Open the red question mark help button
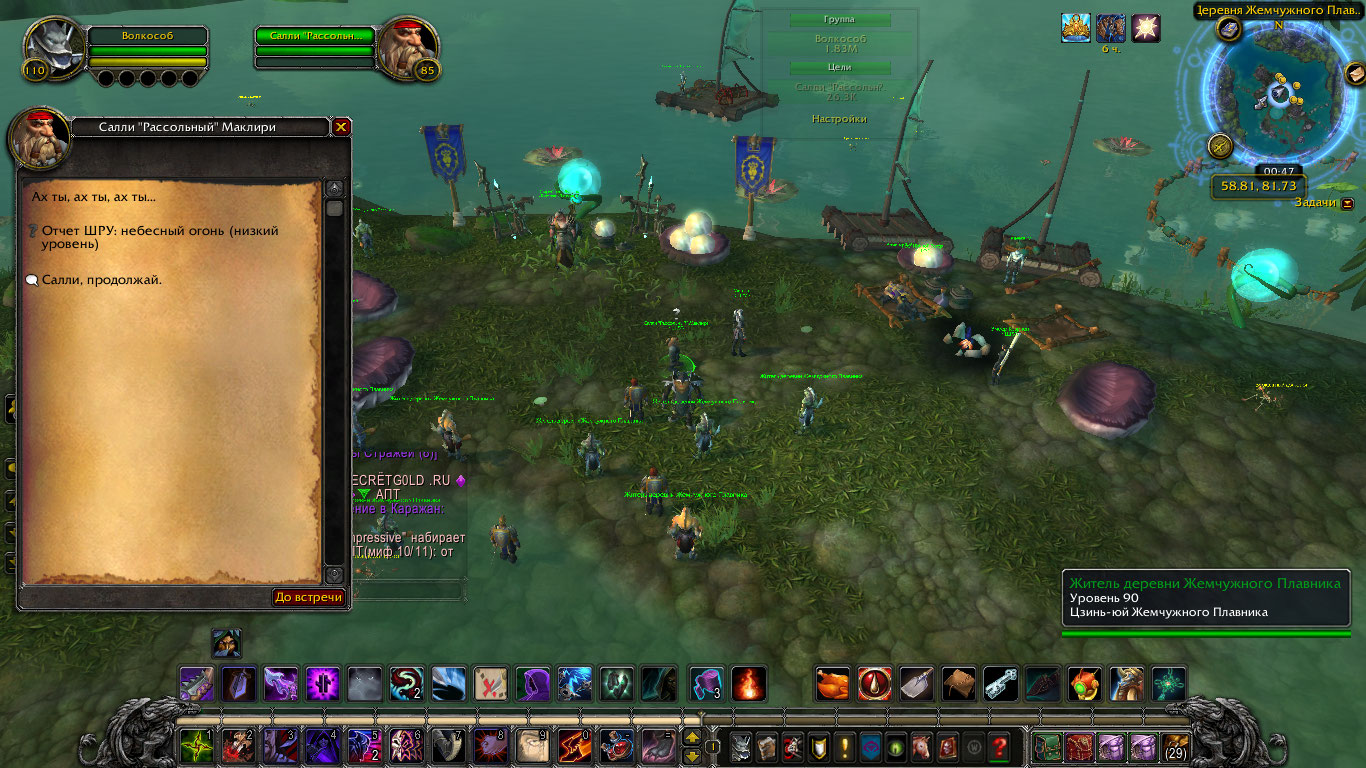1366x768 pixels. 998,747
